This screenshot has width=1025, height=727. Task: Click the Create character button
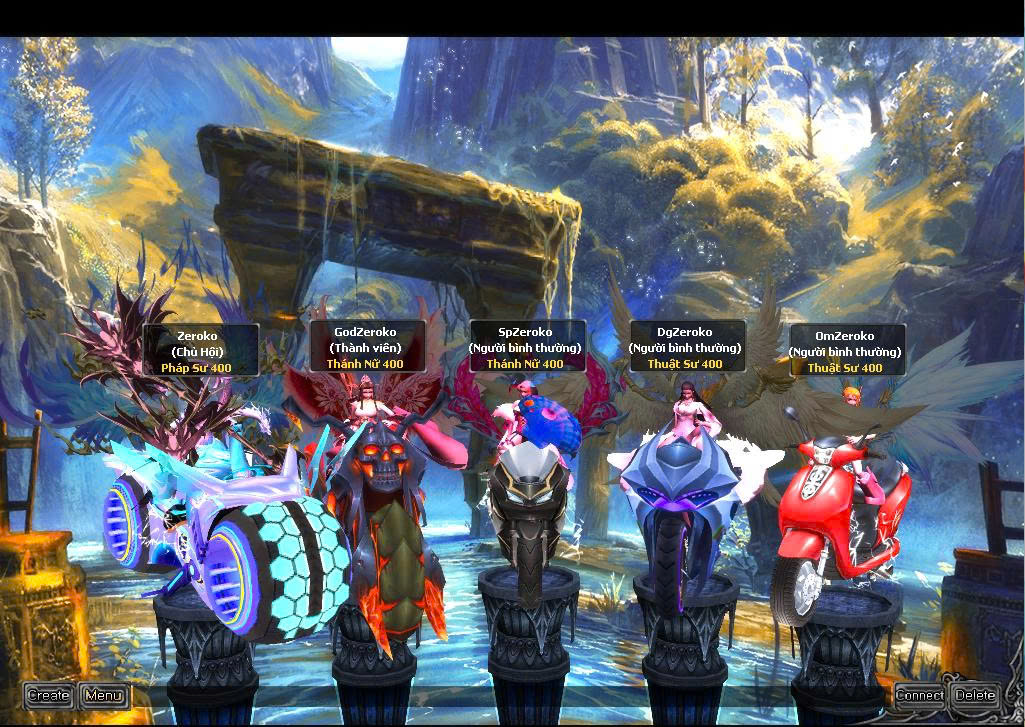[48, 695]
